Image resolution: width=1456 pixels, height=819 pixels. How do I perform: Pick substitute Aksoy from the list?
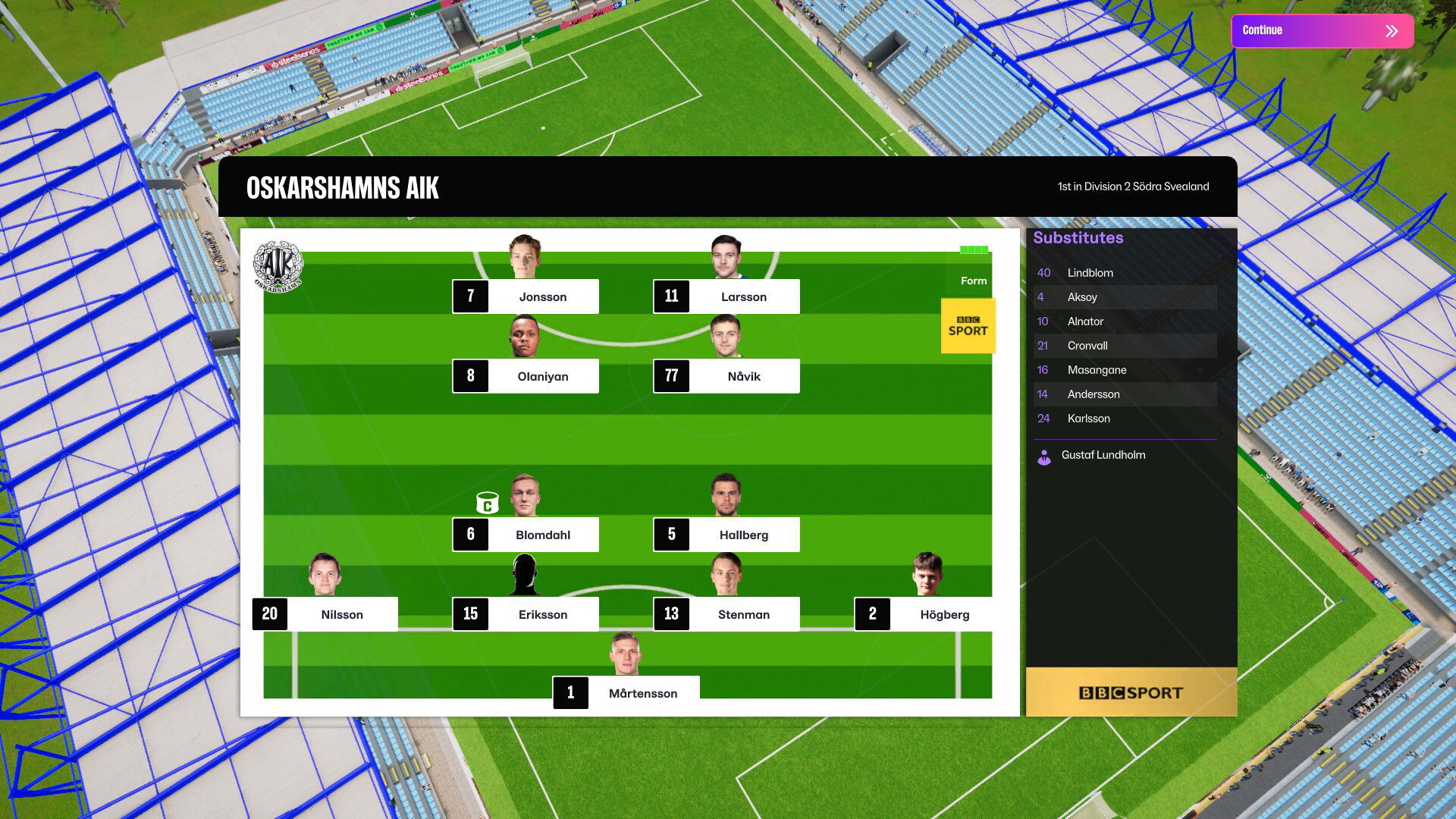tap(1125, 297)
